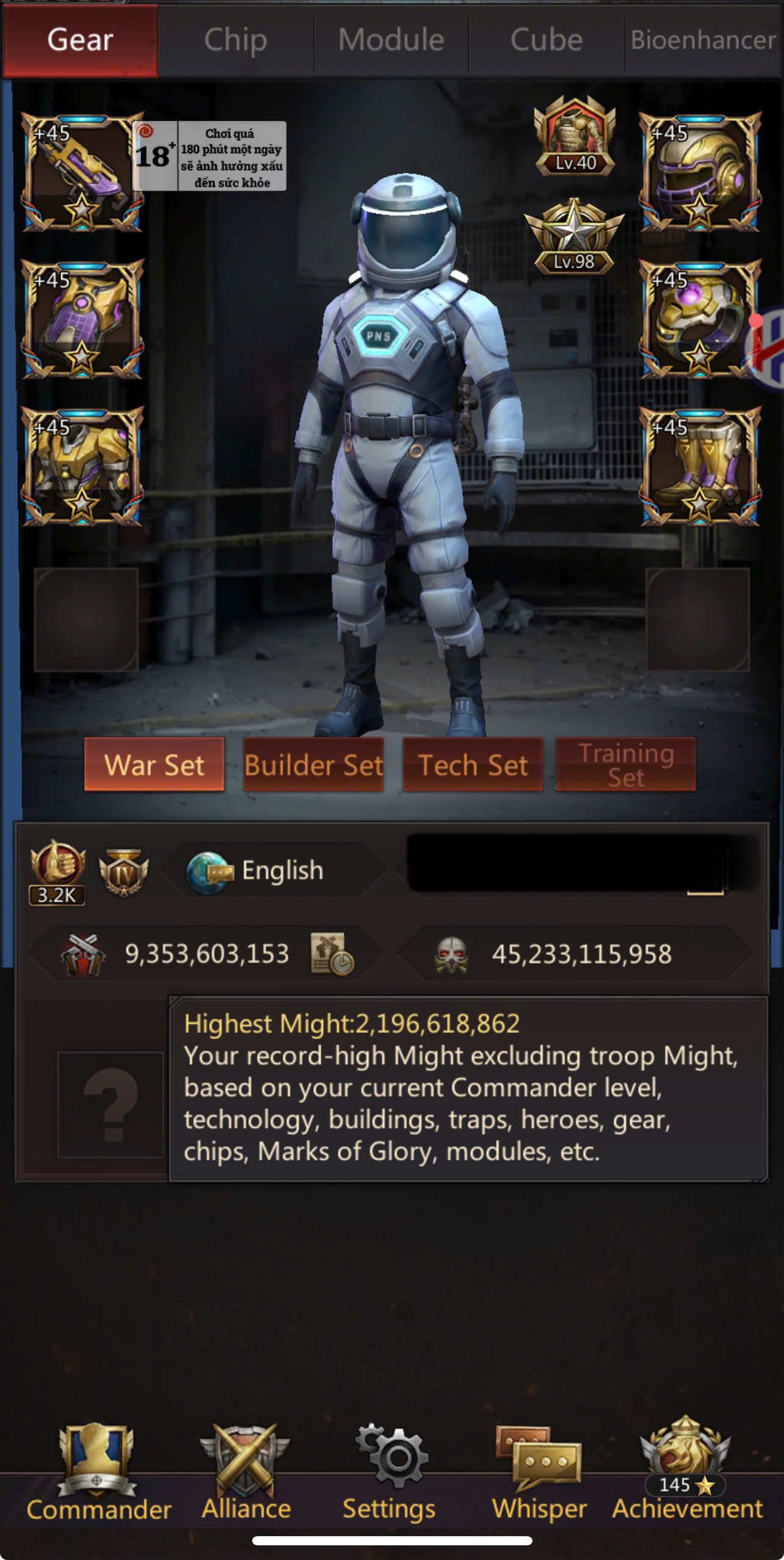Open the Settings gear menu
The image size is (784, 1560).
[390, 1473]
